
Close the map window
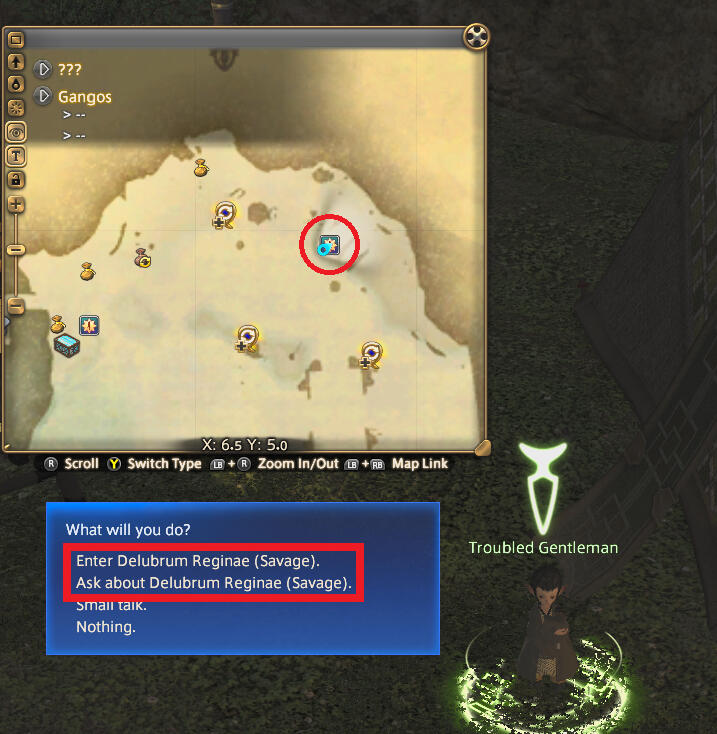pyautogui.click(x=477, y=38)
